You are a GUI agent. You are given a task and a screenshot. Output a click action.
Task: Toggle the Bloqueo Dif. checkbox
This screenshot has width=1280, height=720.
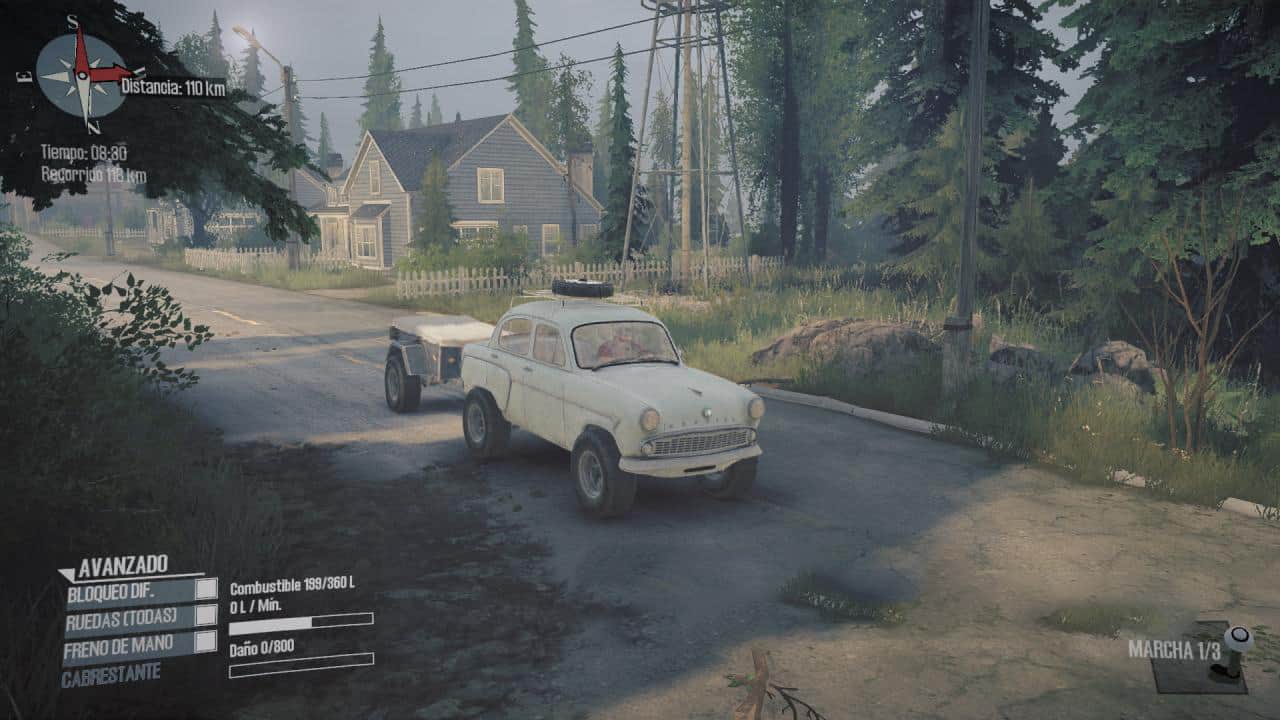pos(205,589)
